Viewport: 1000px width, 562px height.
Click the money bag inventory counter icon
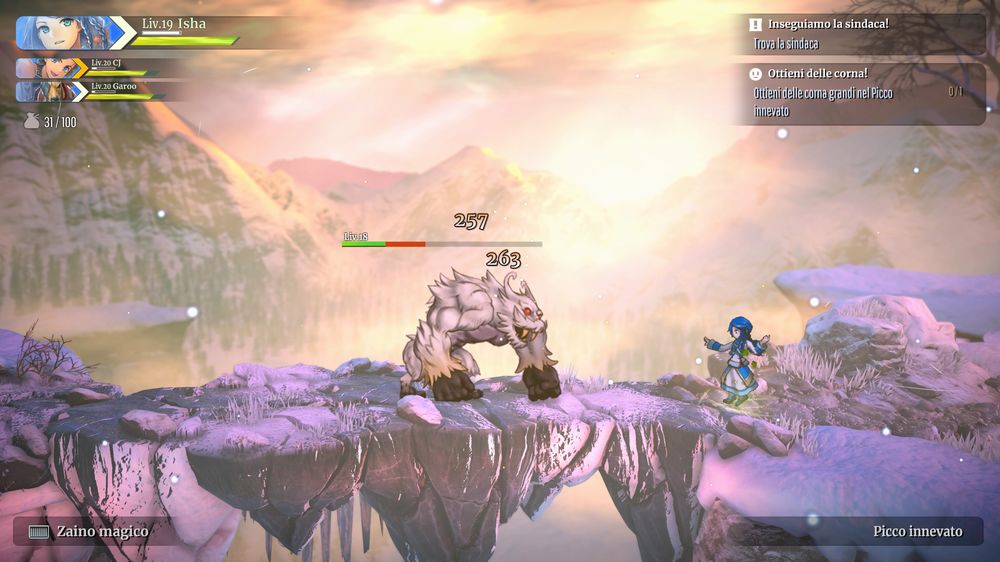click(32, 122)
